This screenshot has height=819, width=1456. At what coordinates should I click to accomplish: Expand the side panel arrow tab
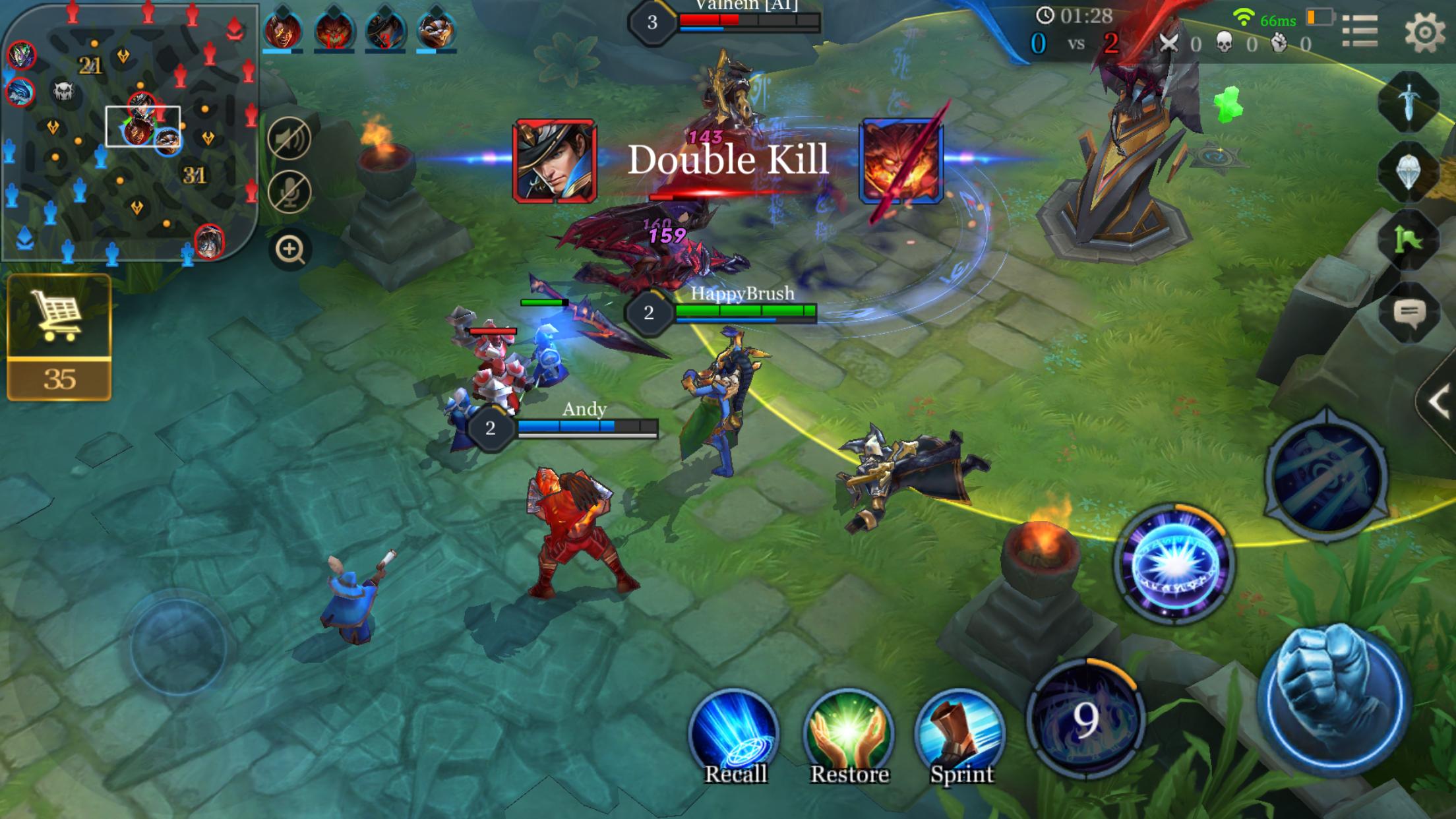(x=1439, y=401)
